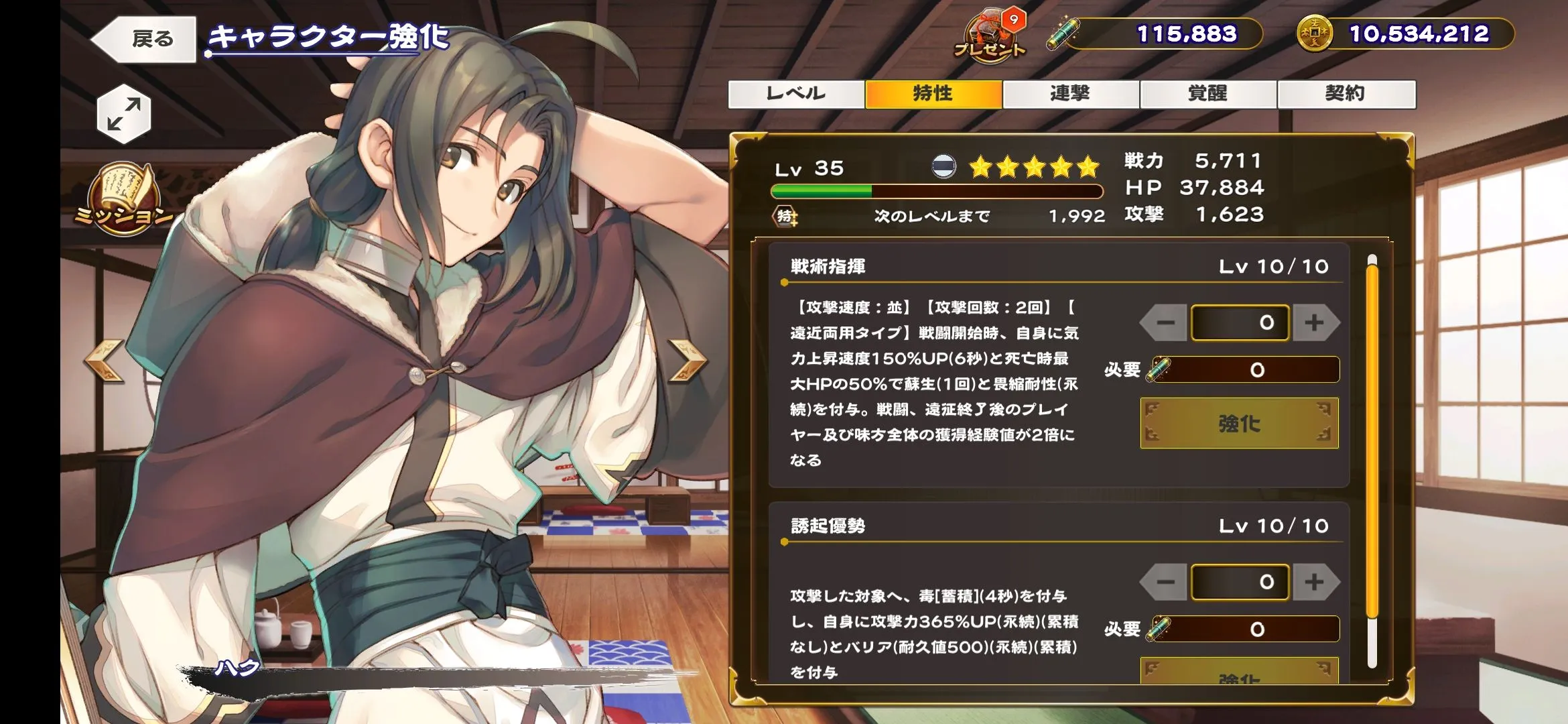Open the プレゼント gift box
This screenshot has height=724, width=1568.
point(990,36)
